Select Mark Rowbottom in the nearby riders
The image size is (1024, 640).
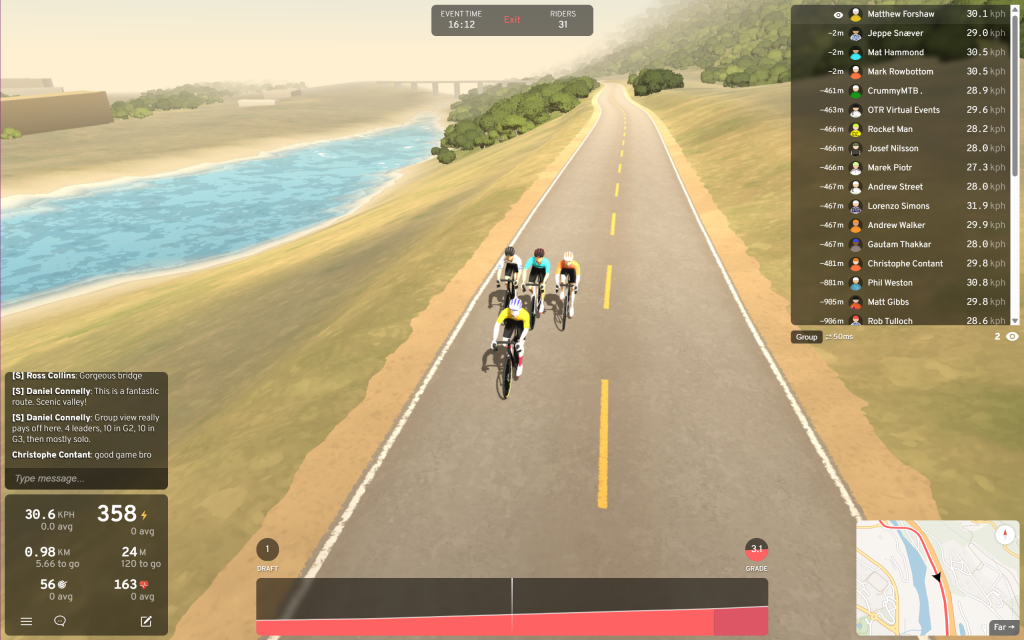pyautogui.click(x=900, y=72)
